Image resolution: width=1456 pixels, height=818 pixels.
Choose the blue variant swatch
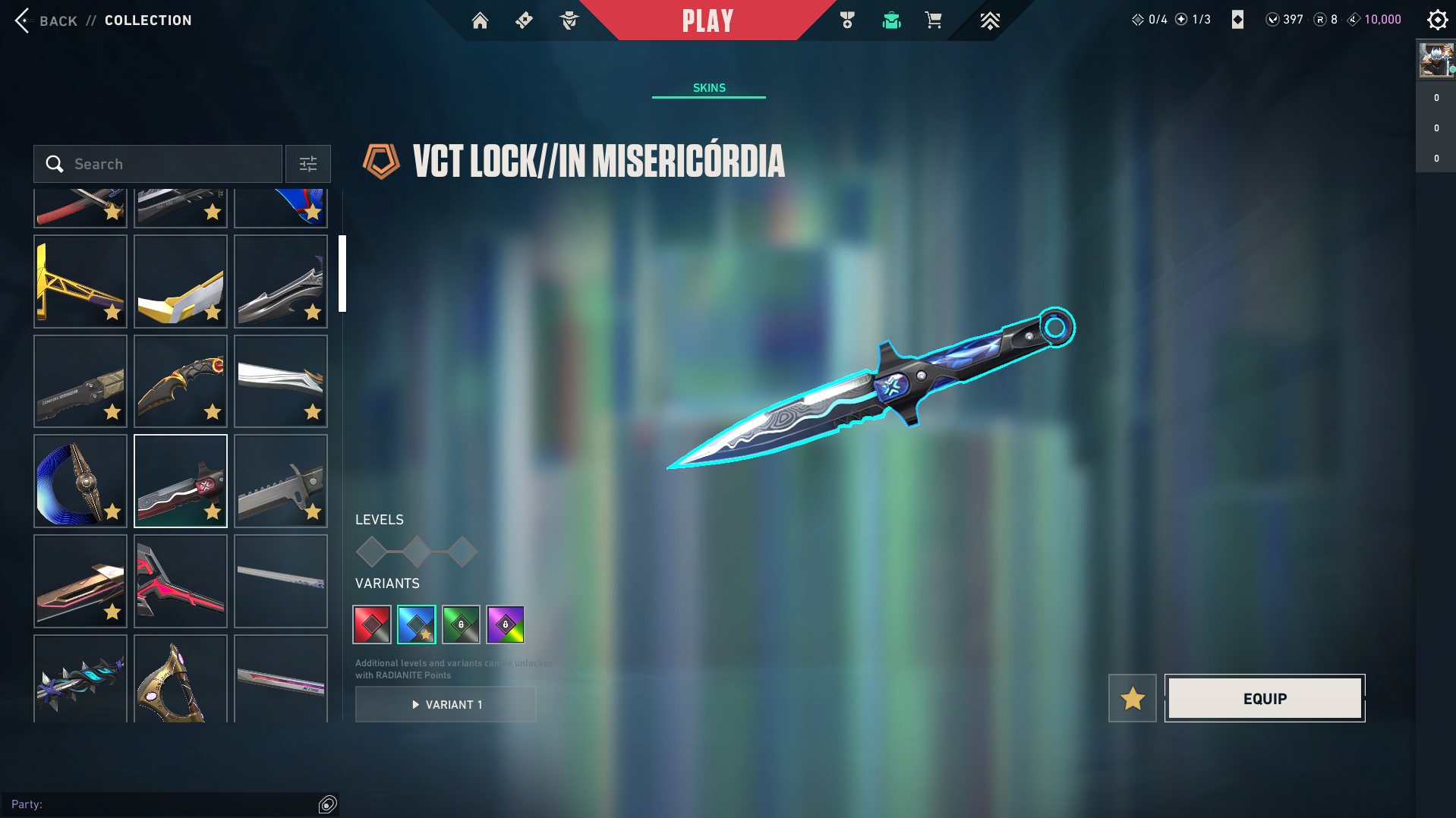click(417, 625)
